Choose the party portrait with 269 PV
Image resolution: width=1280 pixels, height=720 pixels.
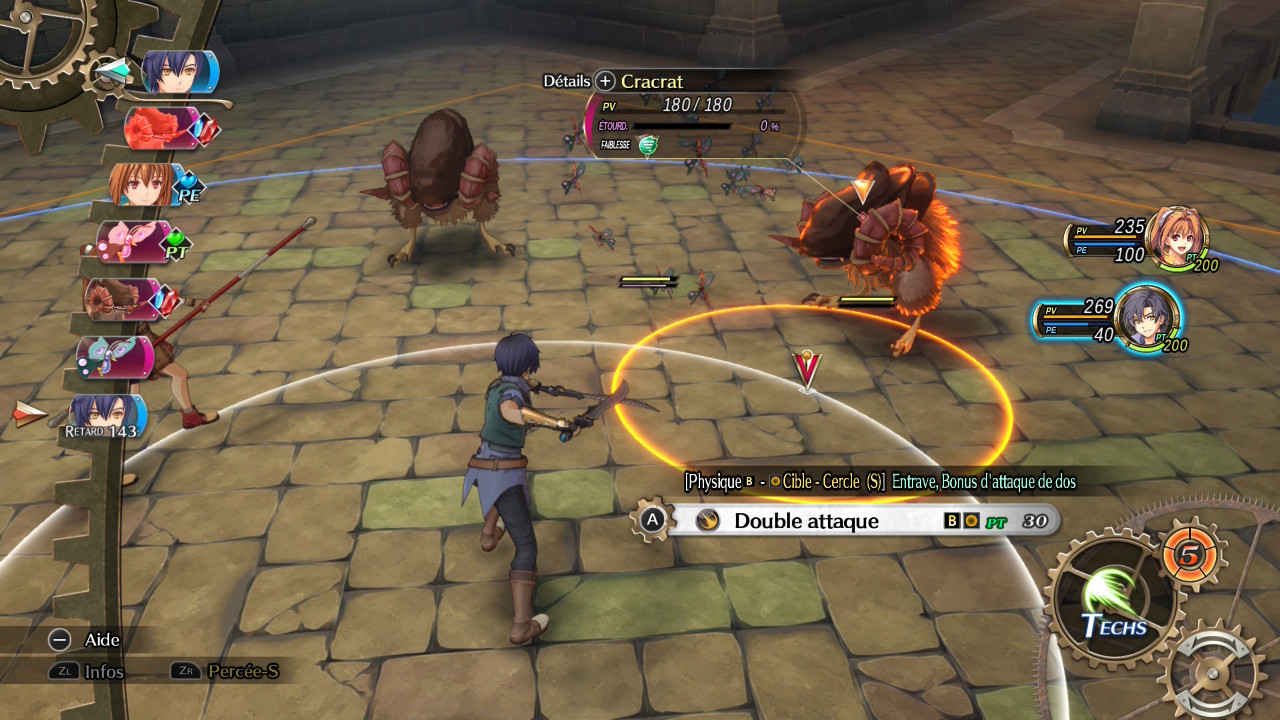pyautogui.click(x=1146, y=316)
